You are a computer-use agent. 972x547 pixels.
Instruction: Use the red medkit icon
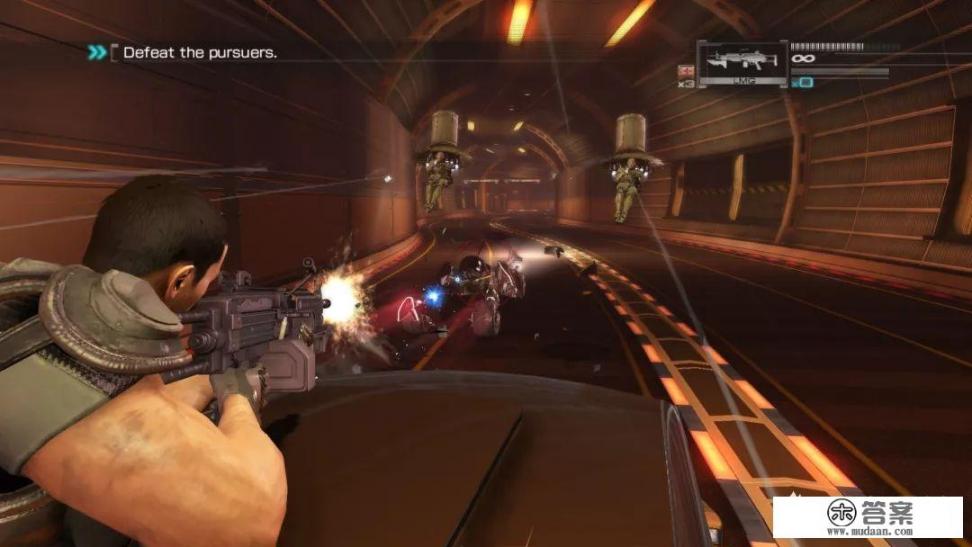(686, 70)
